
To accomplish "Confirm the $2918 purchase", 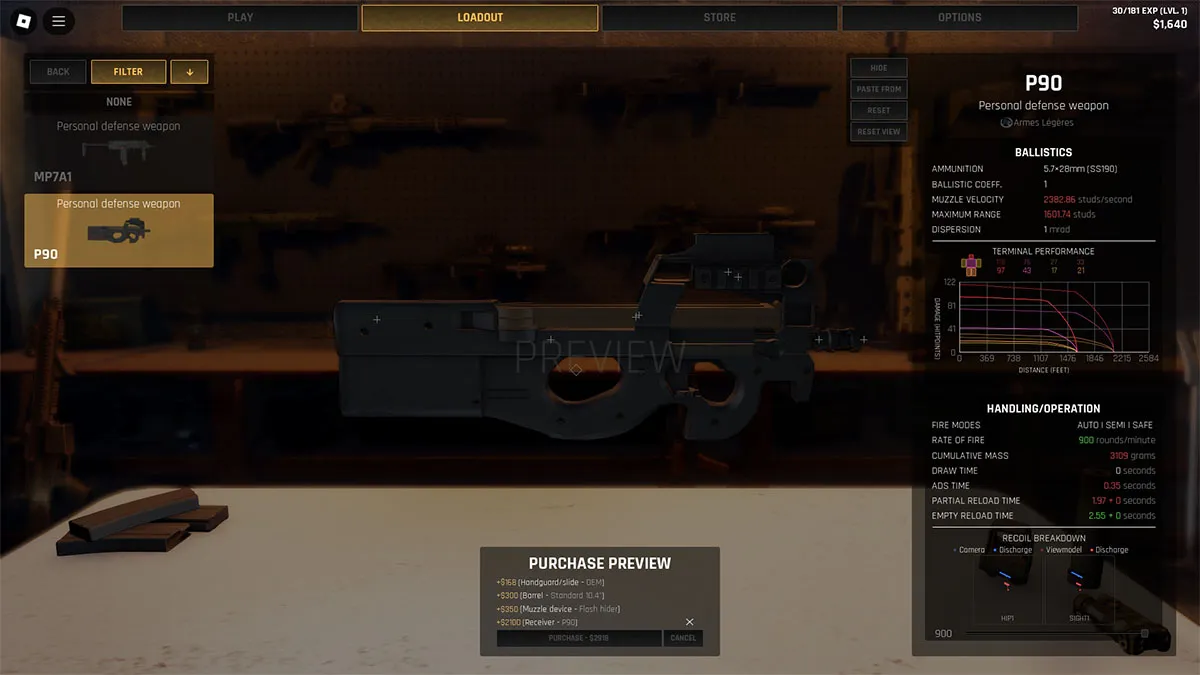I will click(x=578, y=638).
